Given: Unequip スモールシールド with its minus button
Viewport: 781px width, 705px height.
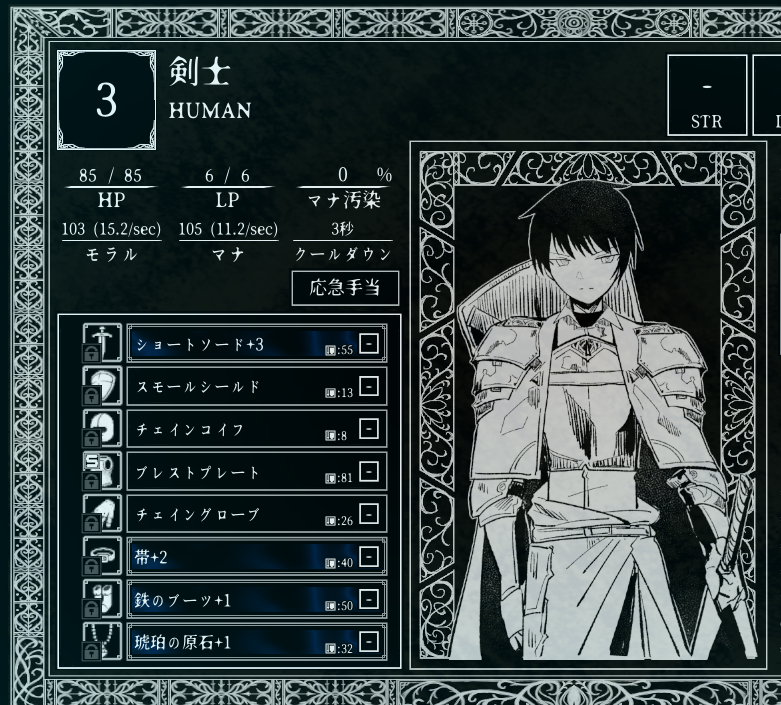Looking at the screenshot, I should pos(369,386).
